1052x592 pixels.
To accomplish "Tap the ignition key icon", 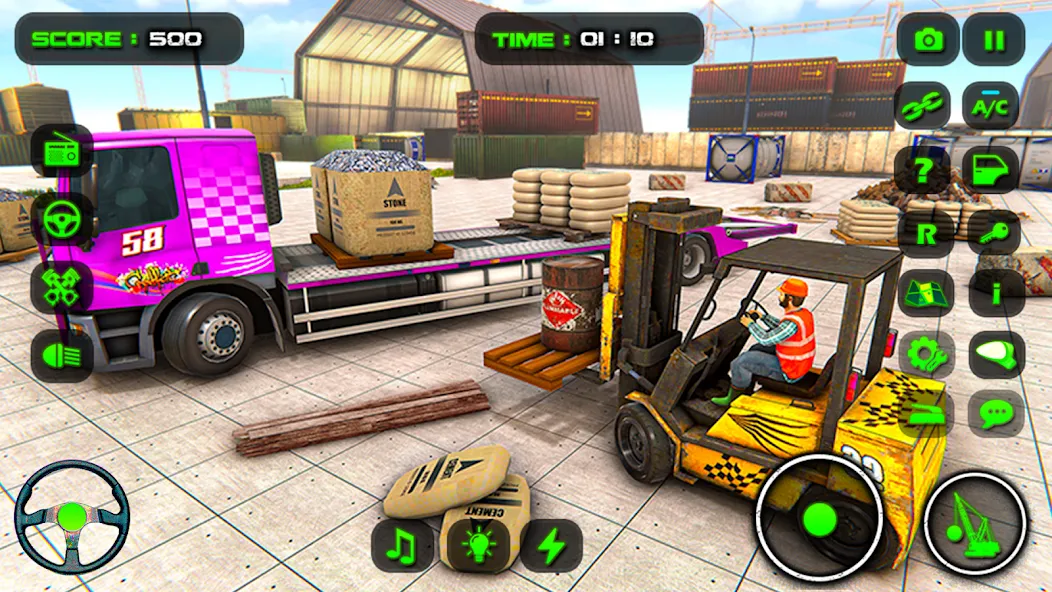I will [994, 232].
